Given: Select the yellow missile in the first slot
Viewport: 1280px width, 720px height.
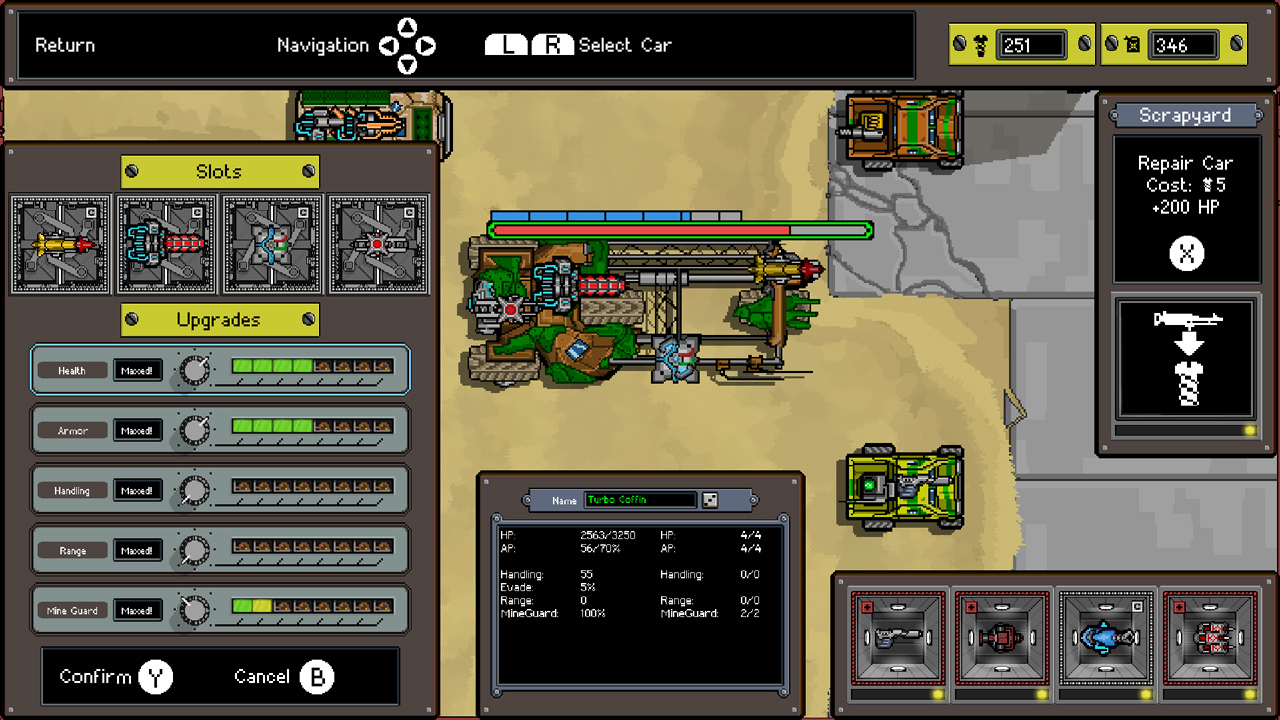Looking at the screenshot, I should click(60, 243).
